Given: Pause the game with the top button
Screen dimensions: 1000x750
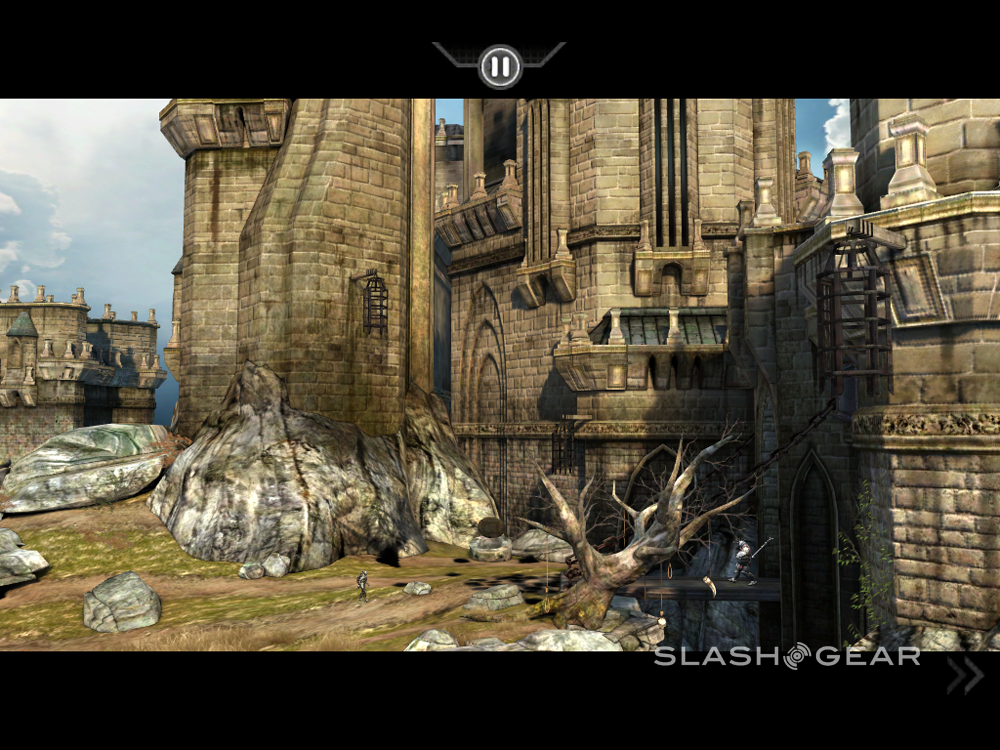Looking at the screenshot, I should (x=500, y=67).
